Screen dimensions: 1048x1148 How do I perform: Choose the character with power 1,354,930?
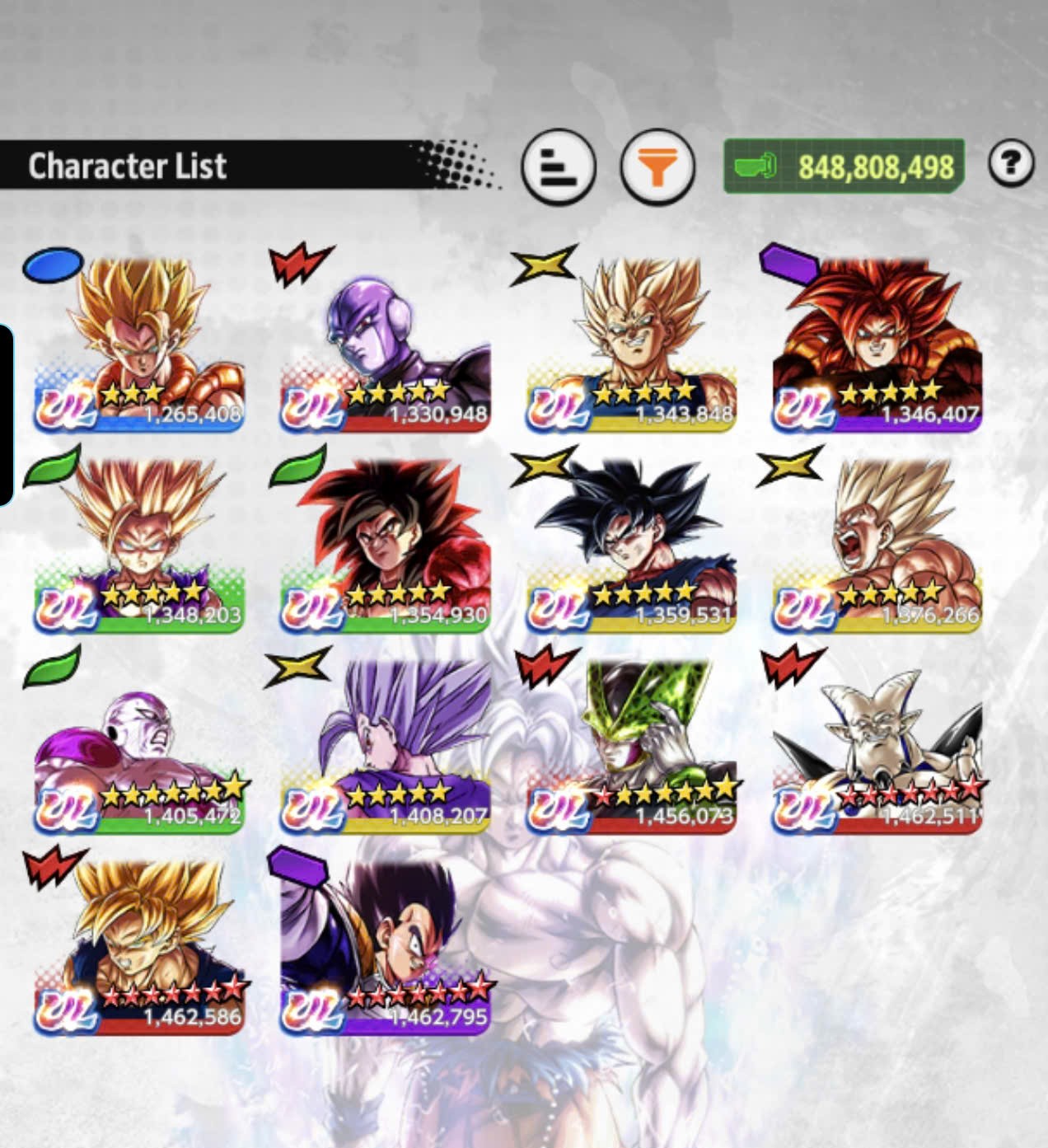pyautogui.click(x=385, y=547)
